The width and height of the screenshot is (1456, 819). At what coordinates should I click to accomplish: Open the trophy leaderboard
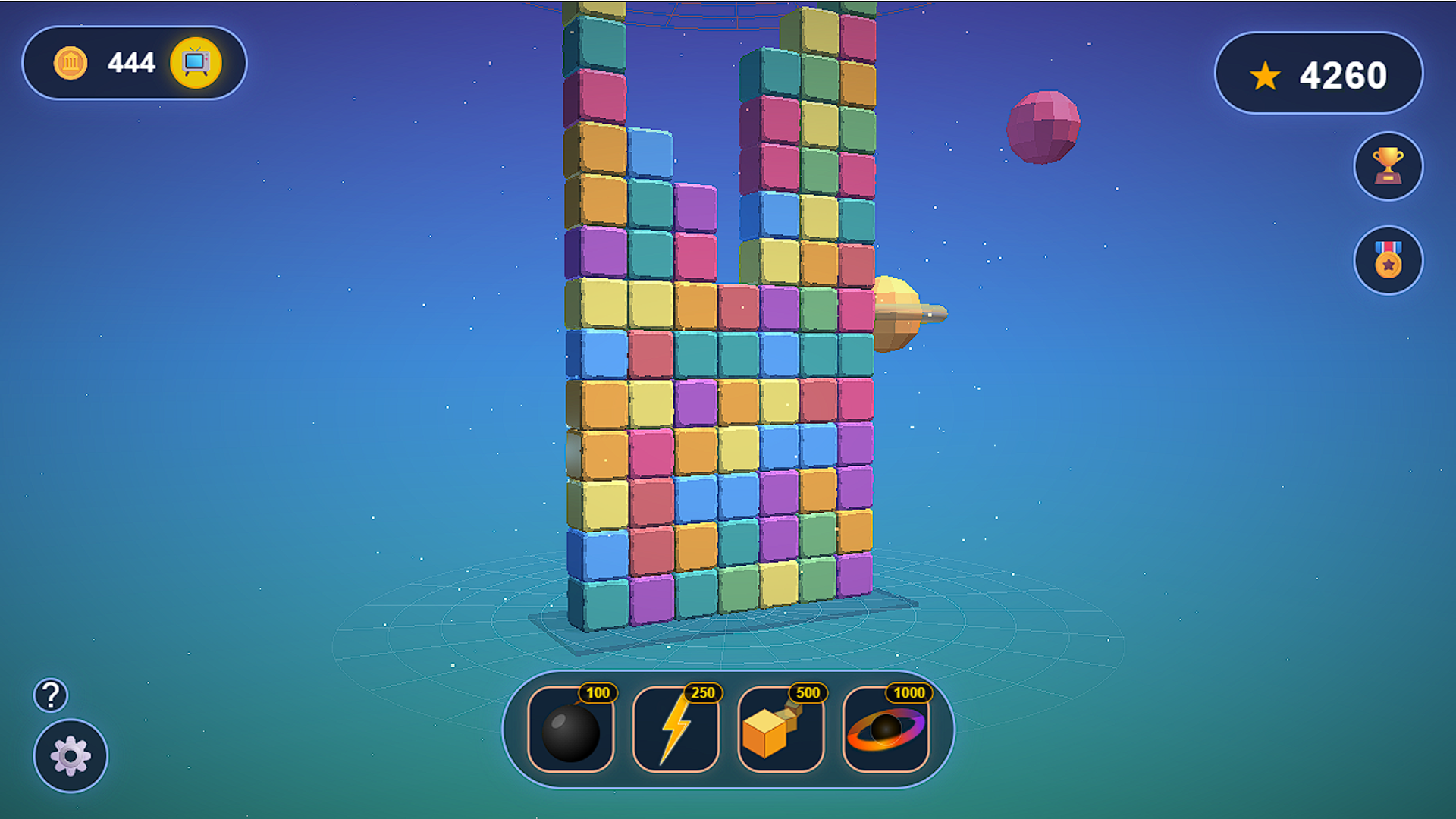click(x=1388, y=166)
